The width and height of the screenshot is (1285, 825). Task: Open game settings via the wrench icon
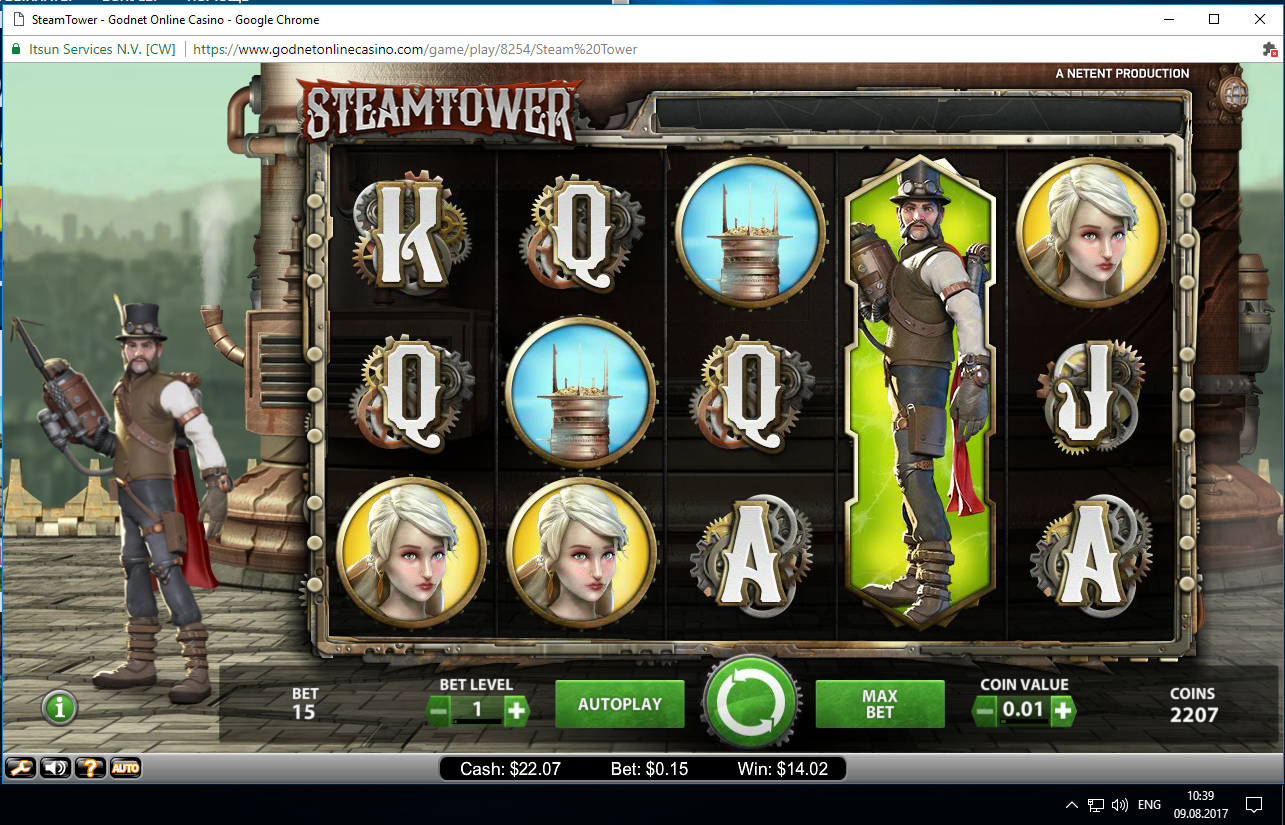pos(20,768)
